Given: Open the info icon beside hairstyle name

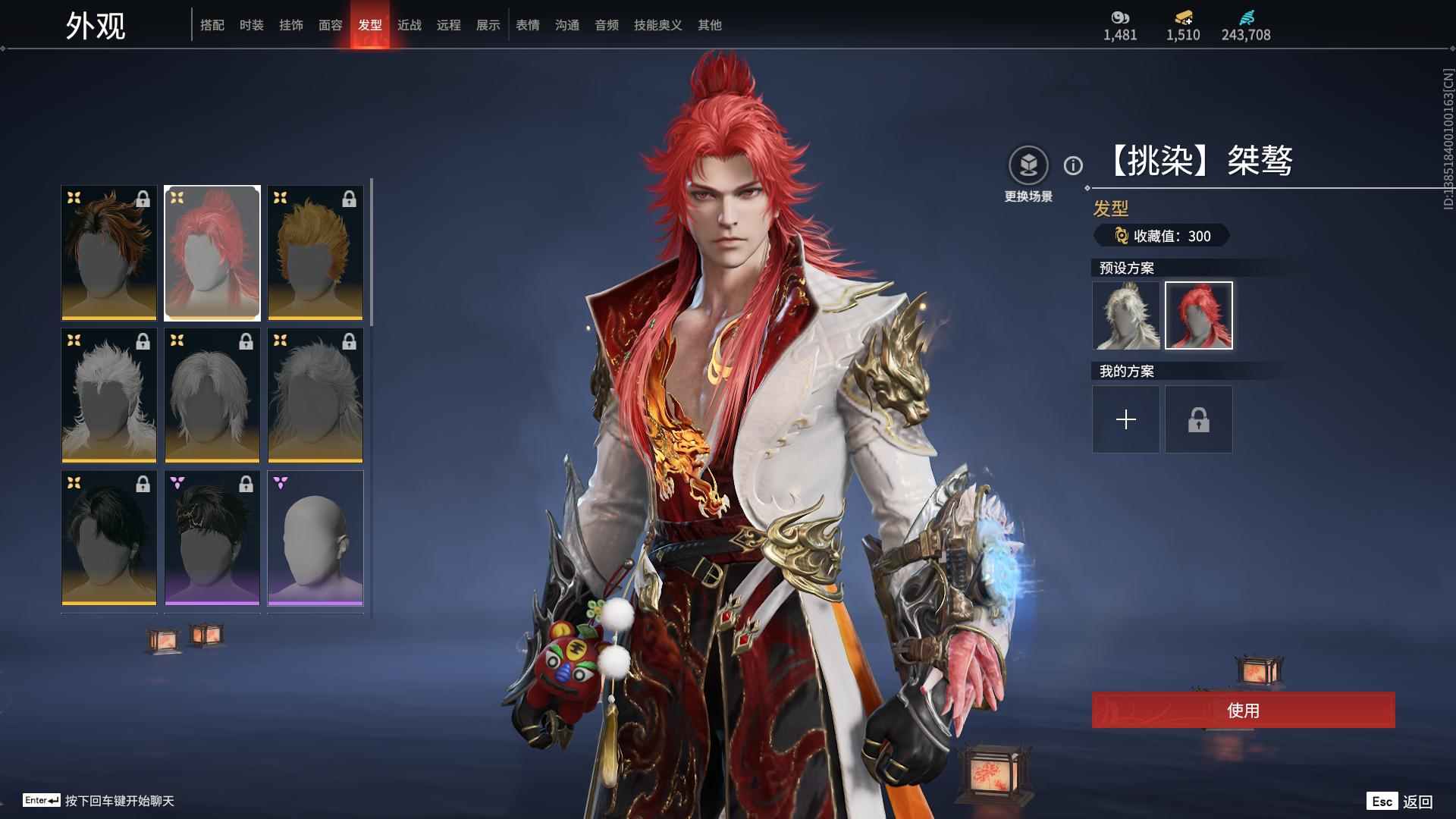Looking at the screenshot, I should point(1073,165).
